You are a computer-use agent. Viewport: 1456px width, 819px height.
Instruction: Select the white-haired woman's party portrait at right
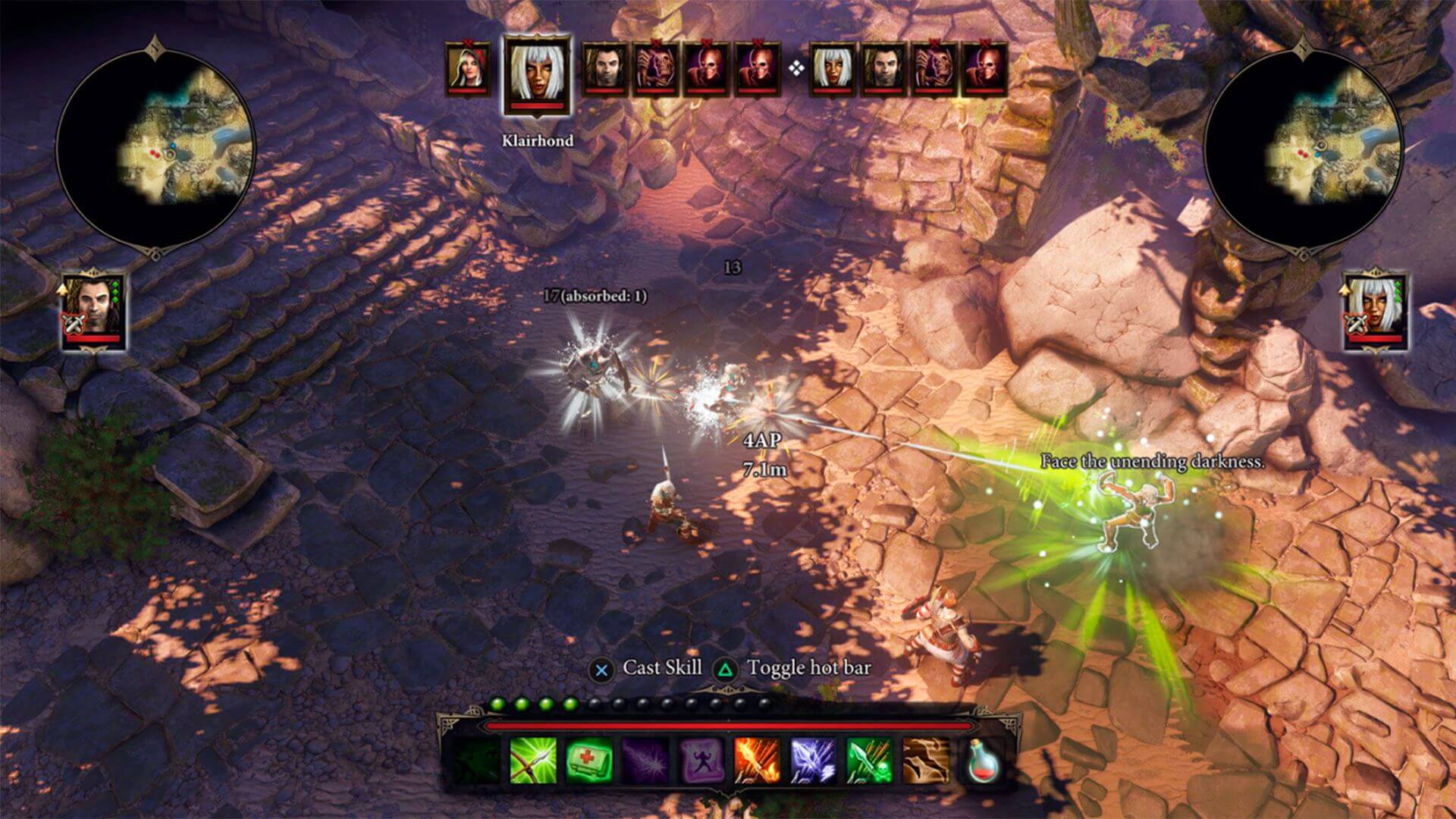click(1376, 309)
